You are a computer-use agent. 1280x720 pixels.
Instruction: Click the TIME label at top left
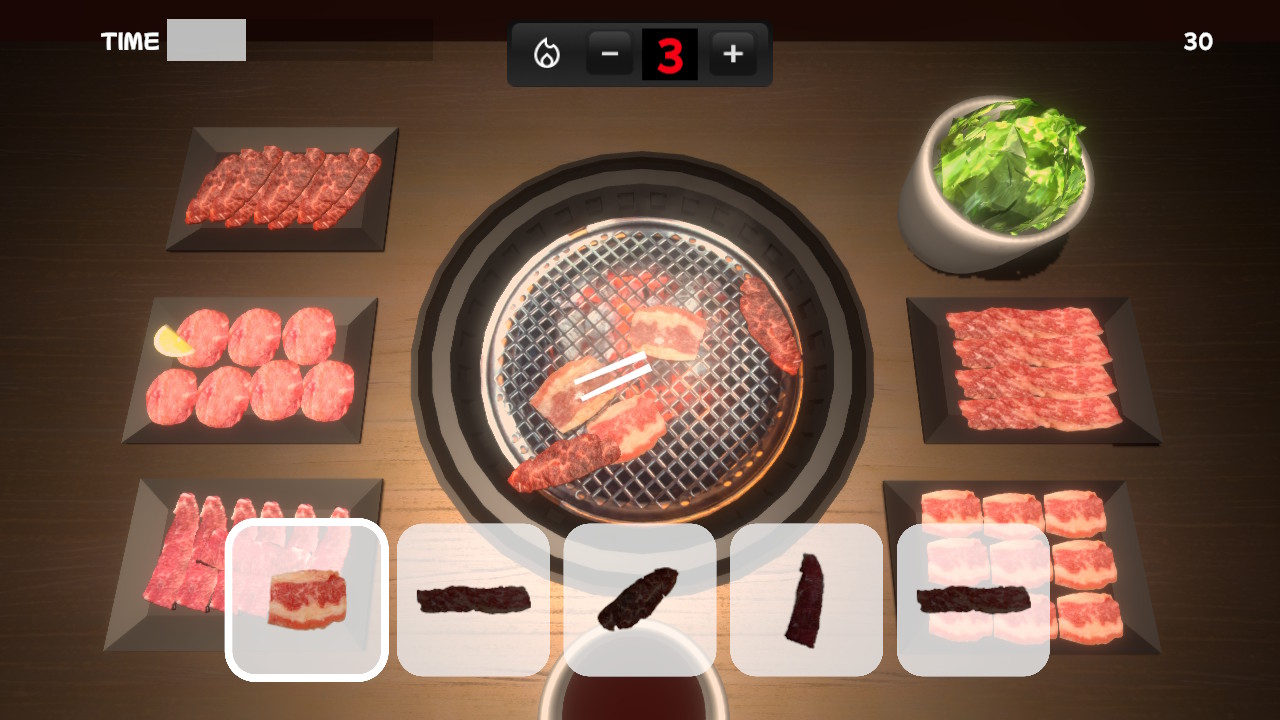pos(128,41)
